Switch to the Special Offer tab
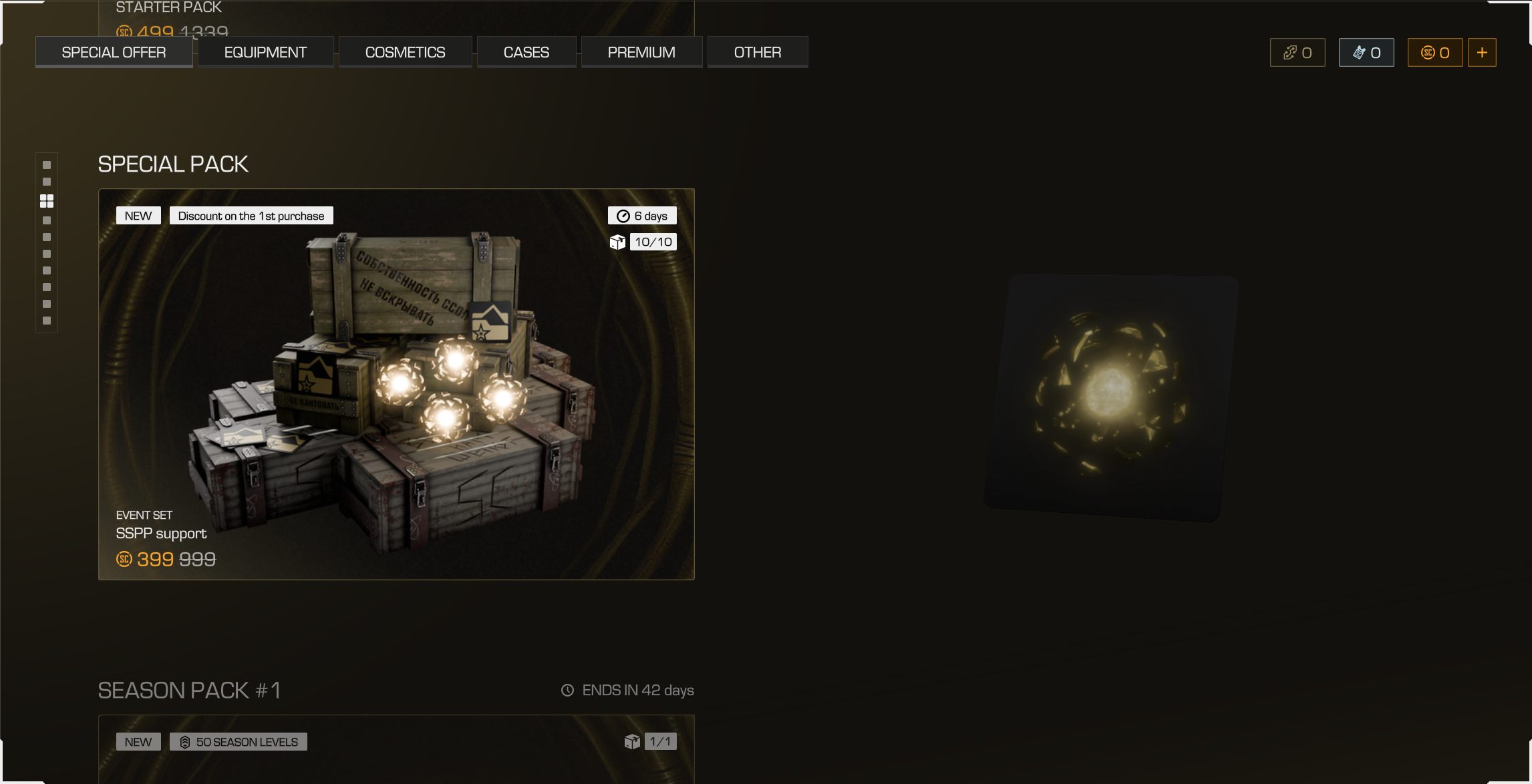Screen dimensions: 1532x784 (114, 52)
